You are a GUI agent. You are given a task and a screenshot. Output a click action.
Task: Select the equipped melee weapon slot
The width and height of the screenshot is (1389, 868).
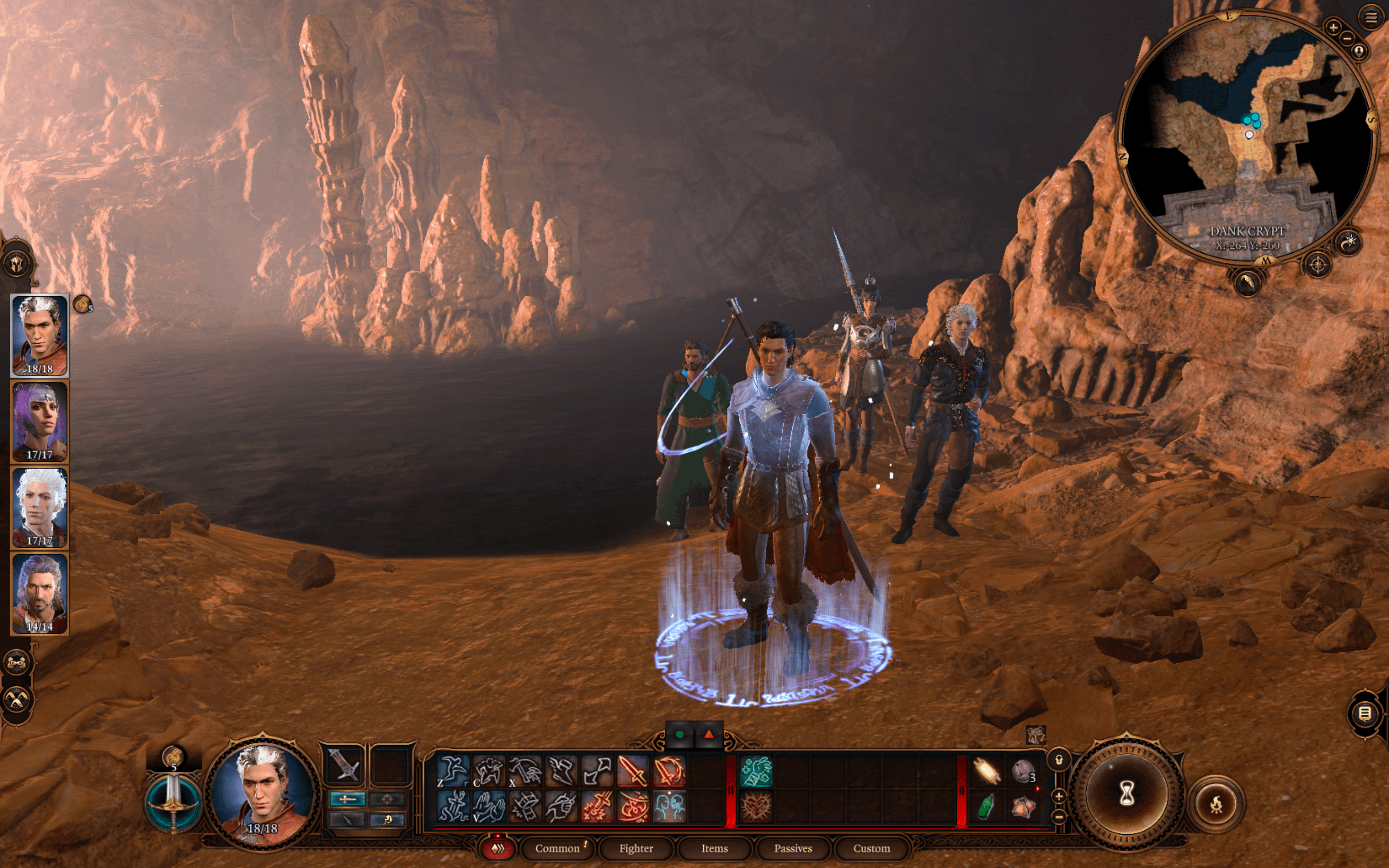344,766
